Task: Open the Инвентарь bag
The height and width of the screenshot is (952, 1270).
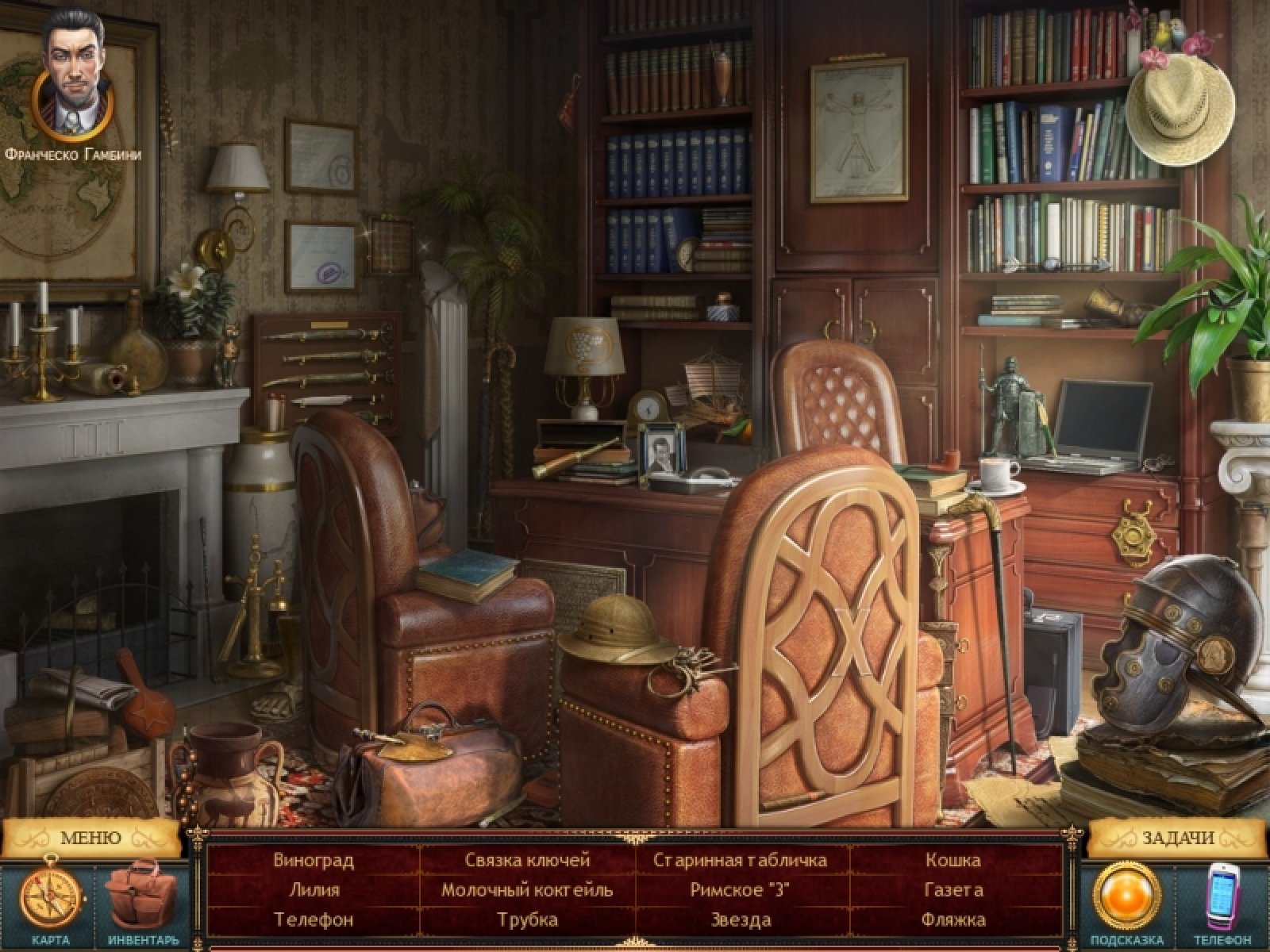Action: coord(143,900)
